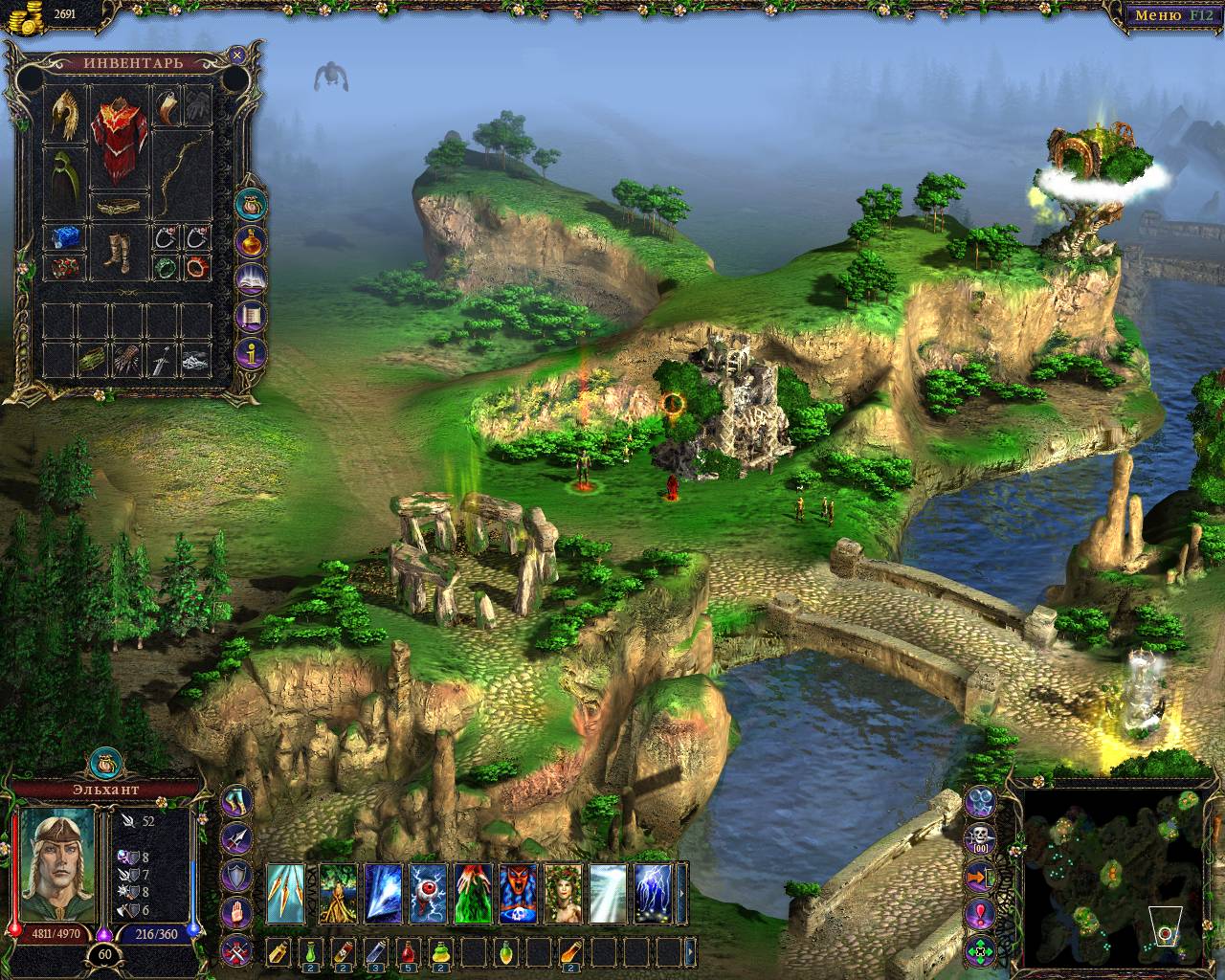Use the red health potion slot
Screen dimensions: 1225x980
pos(409,951)
